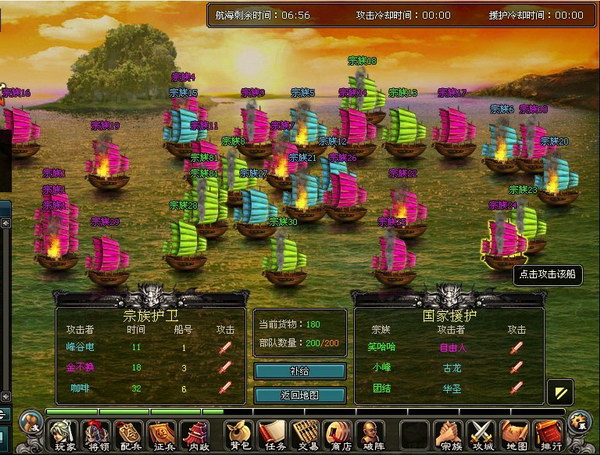Open the 地图 (Map) screen
Image resolution: width=600 pixels, height=455 pixels.
pos(514,434)
